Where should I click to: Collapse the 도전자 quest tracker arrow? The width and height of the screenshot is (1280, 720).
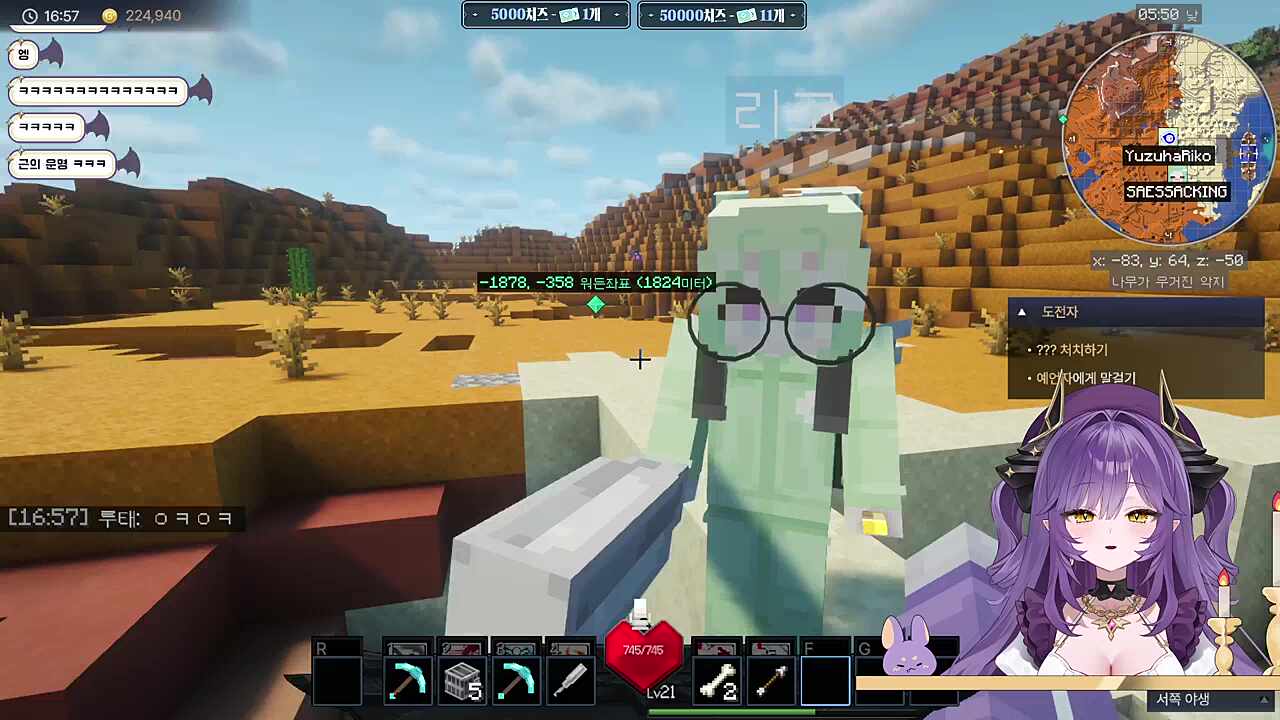tap(1022, 312)
